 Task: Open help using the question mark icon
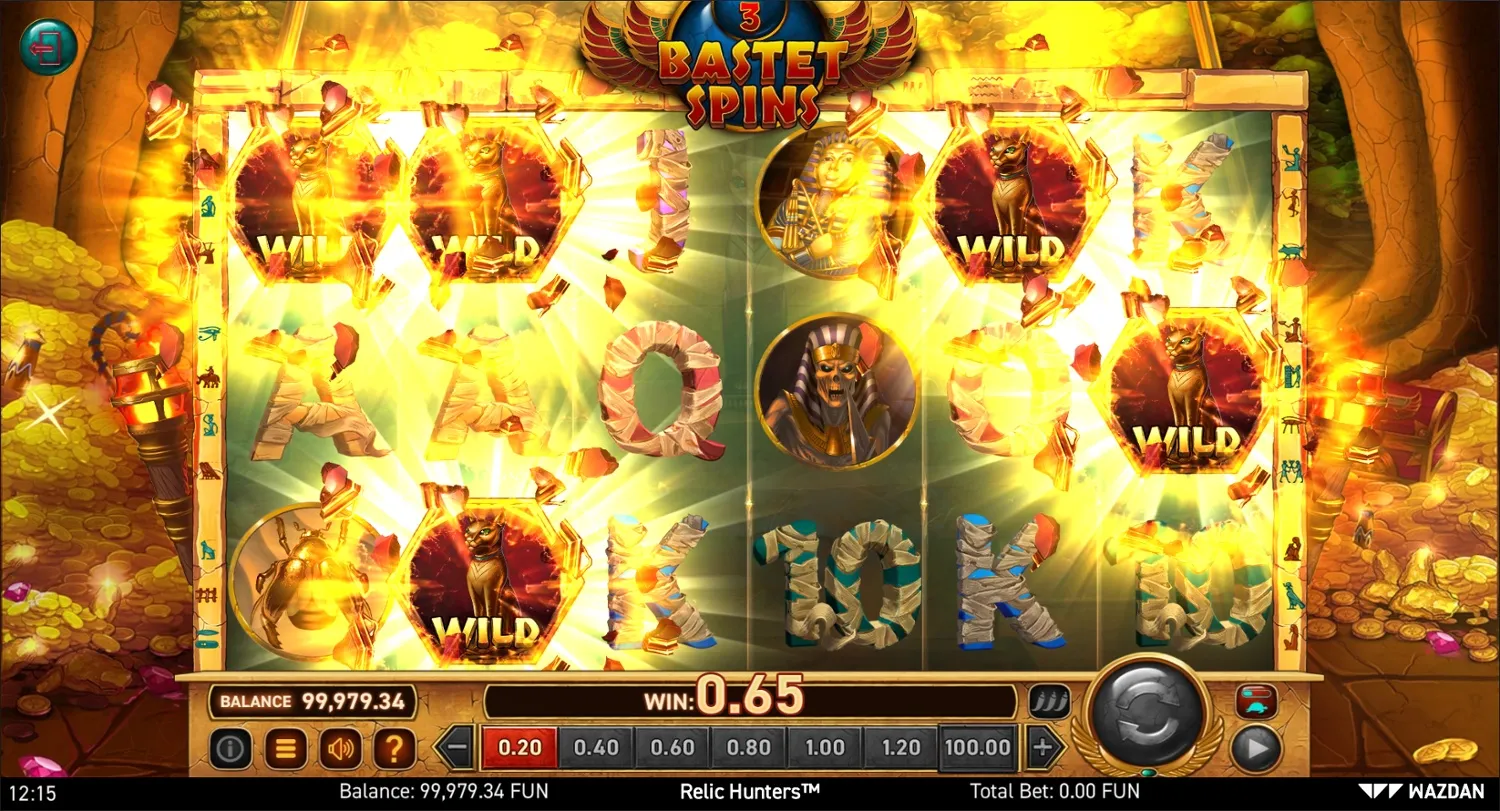click(x=394, y=747)
